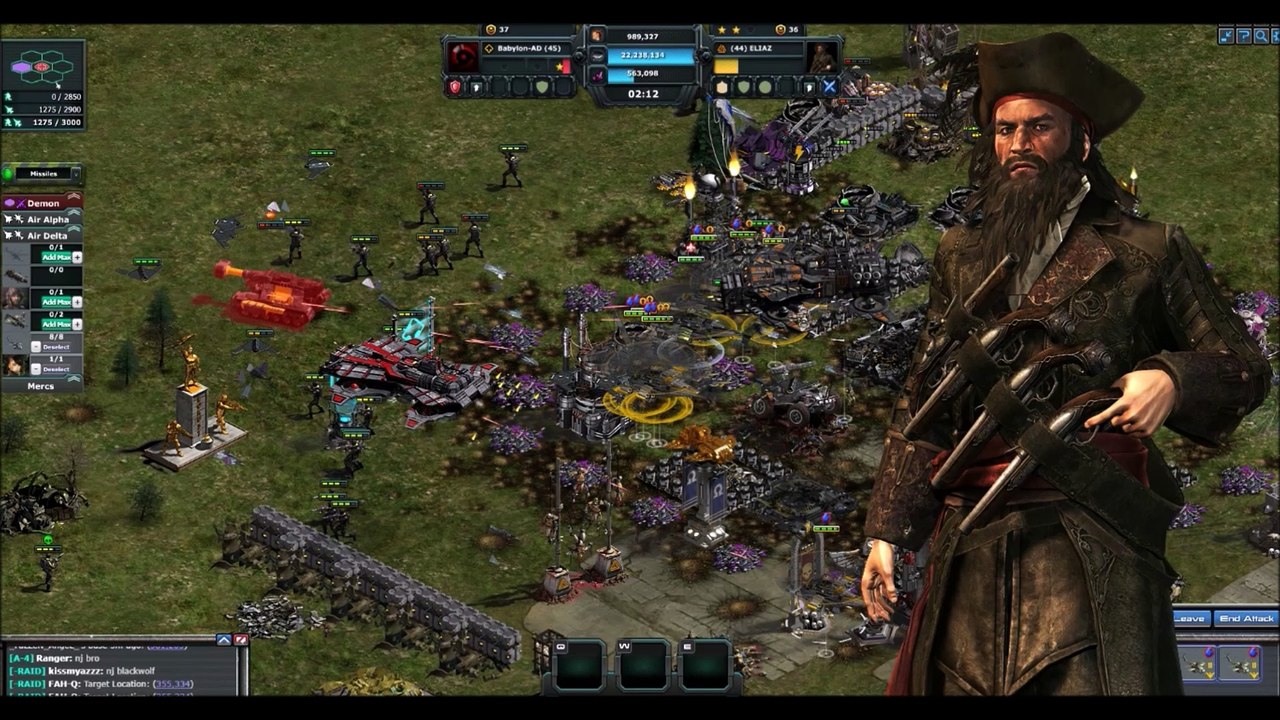This screenshot has width=1280, height=720.
Task: Click the End Attack button
Action: (1246, 619)
